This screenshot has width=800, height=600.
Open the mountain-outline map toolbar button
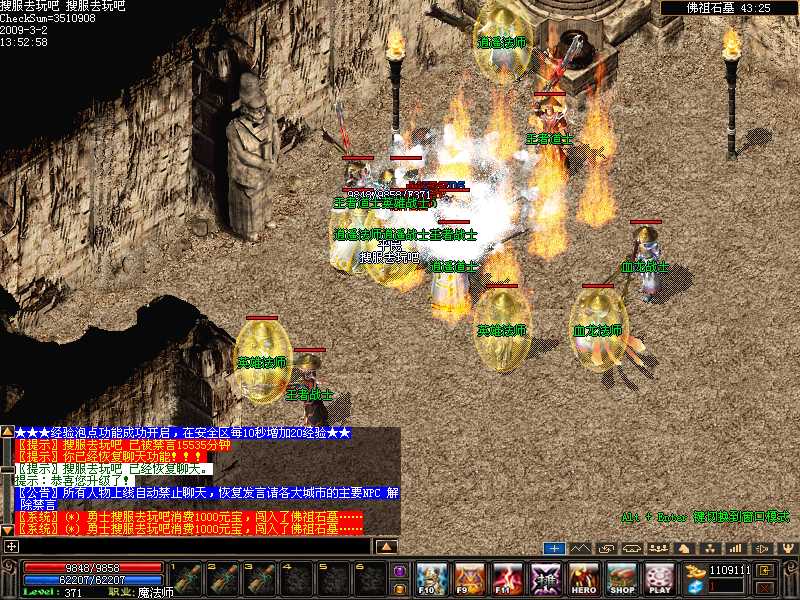point(581,548)
